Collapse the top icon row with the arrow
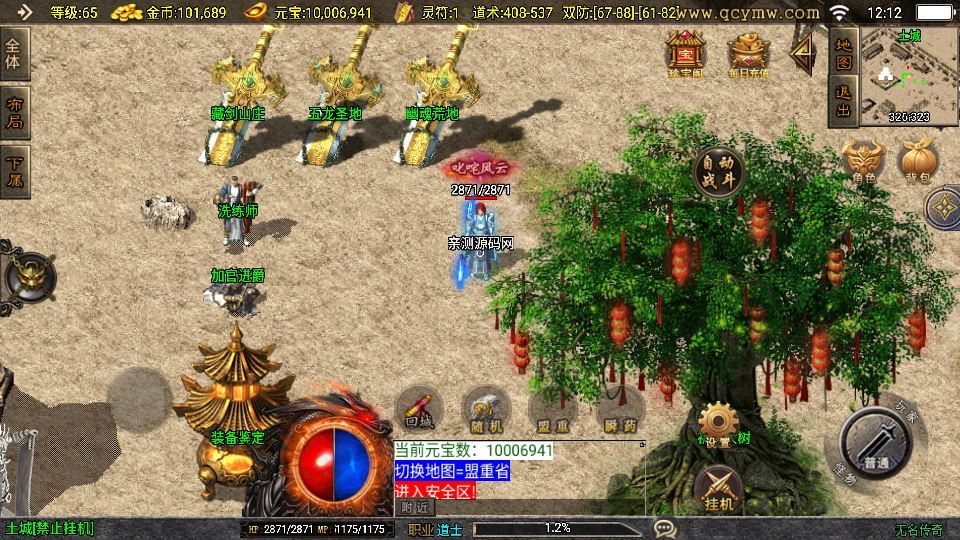Screen dimensions: 960x540 (x=803, y=52)
